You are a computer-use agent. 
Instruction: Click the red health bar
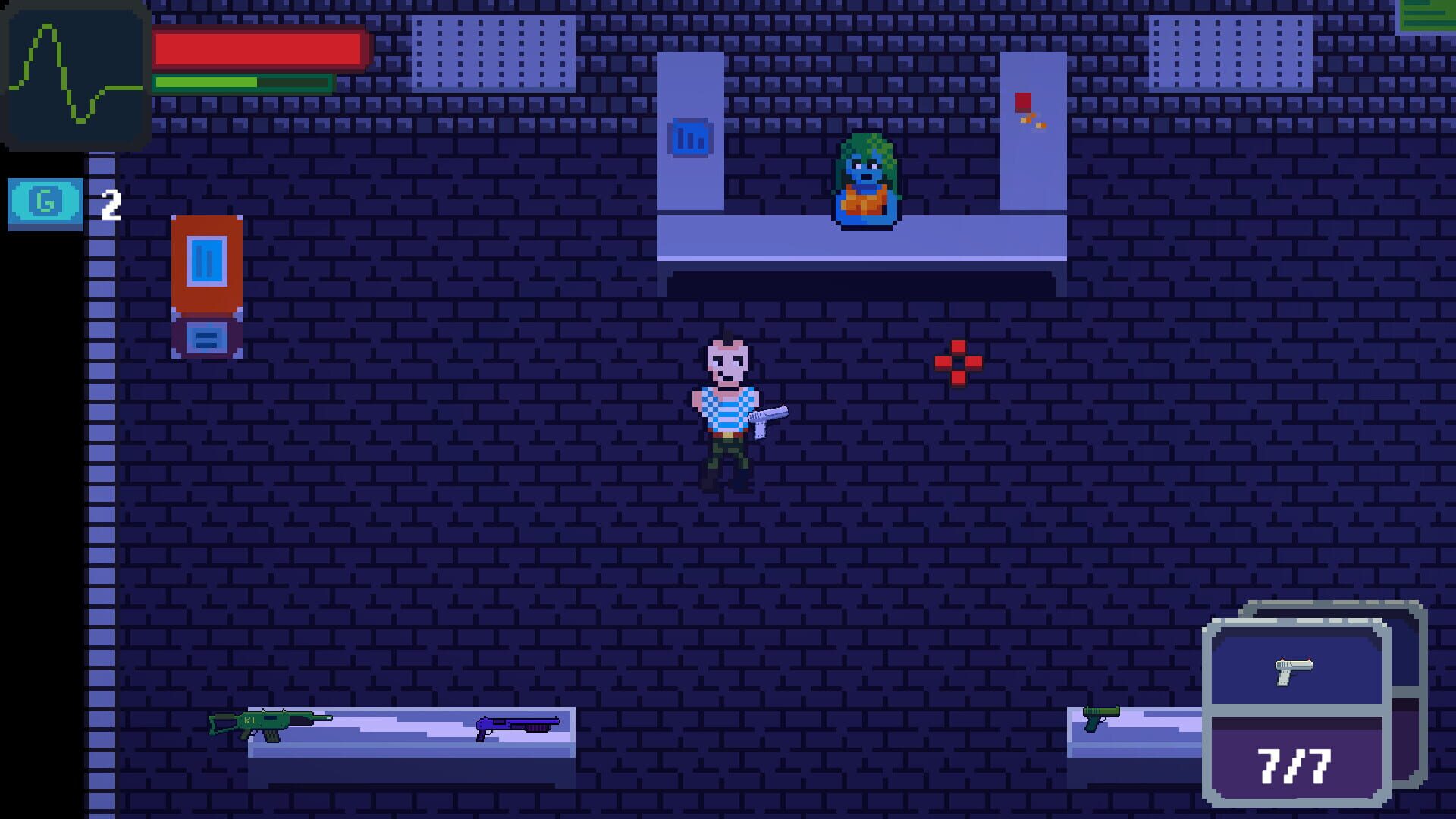pyautogui.click(x=258, y=47)
